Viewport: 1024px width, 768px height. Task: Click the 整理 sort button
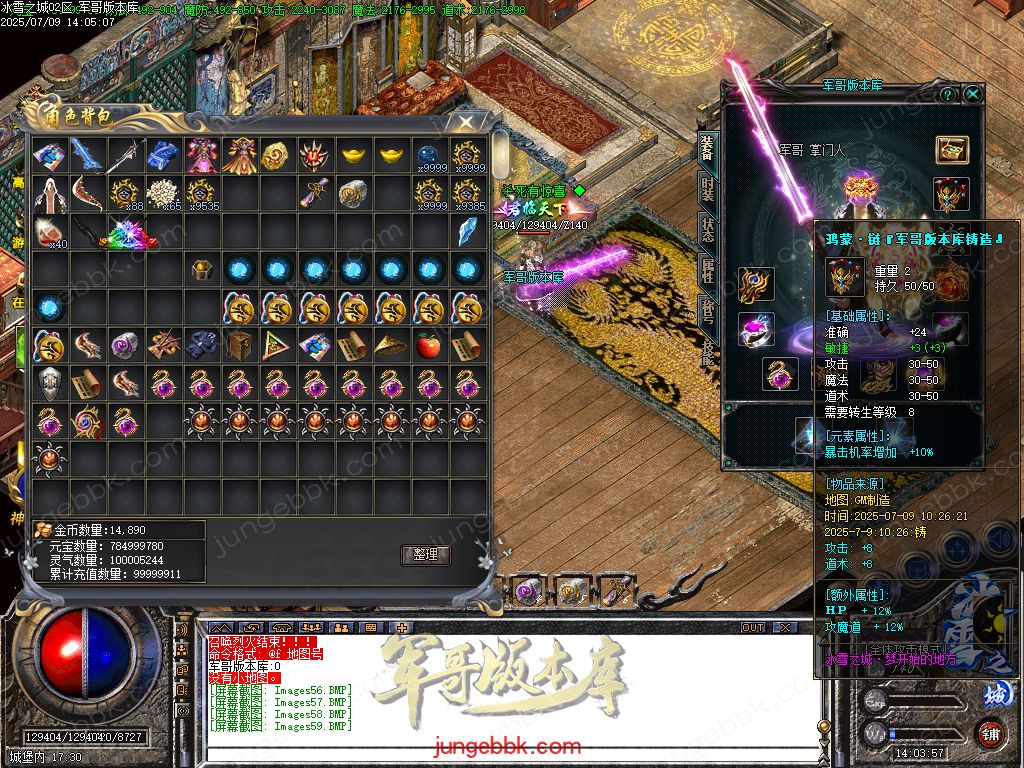click(425, 555)
